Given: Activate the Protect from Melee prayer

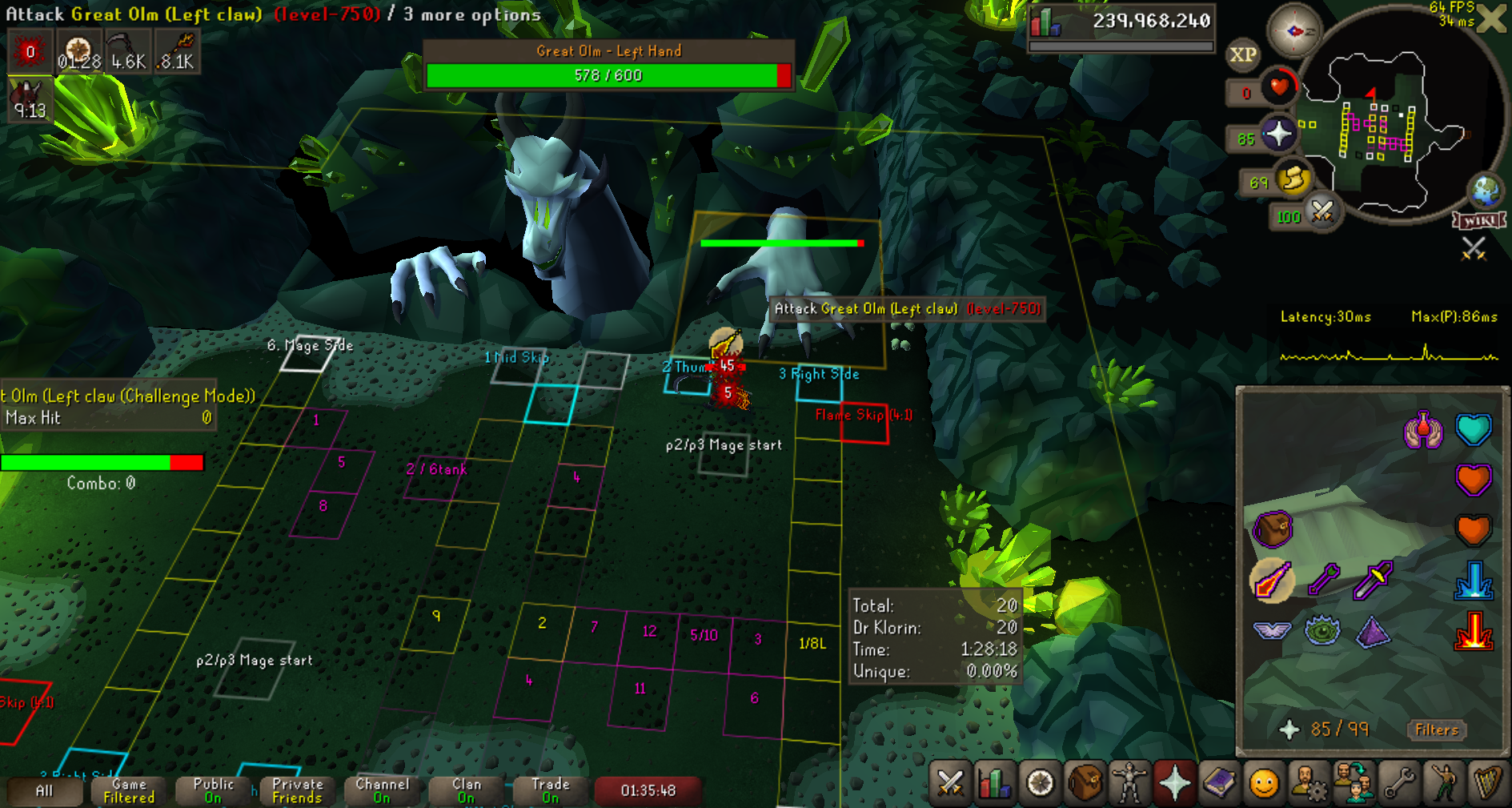Looking at the screenshot, I should tap(1373, 580).
